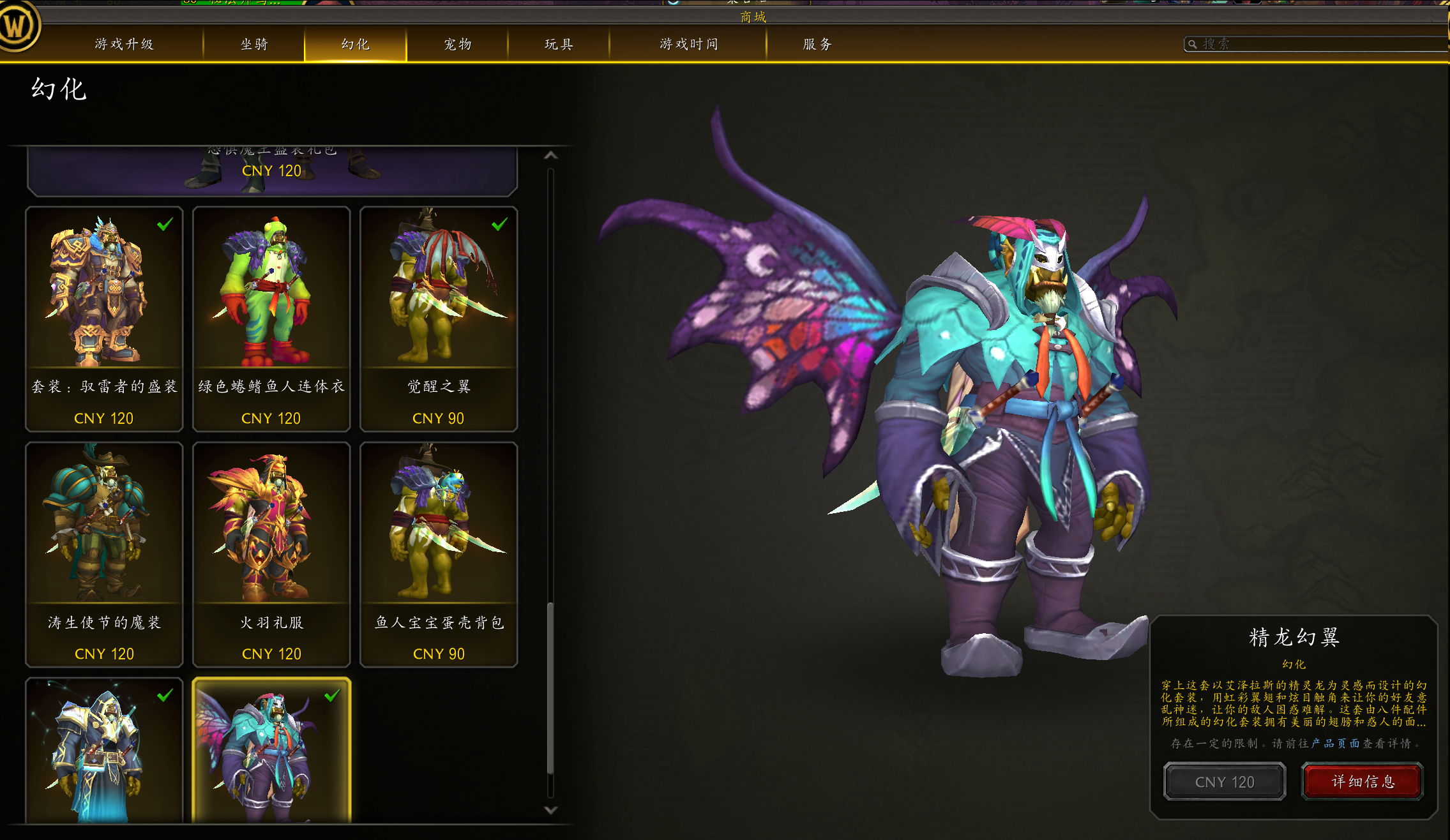1450x840 pixels.
Task: Buy 精龙幻翼 with the CNY 120 button
Action: (1225, 781)
